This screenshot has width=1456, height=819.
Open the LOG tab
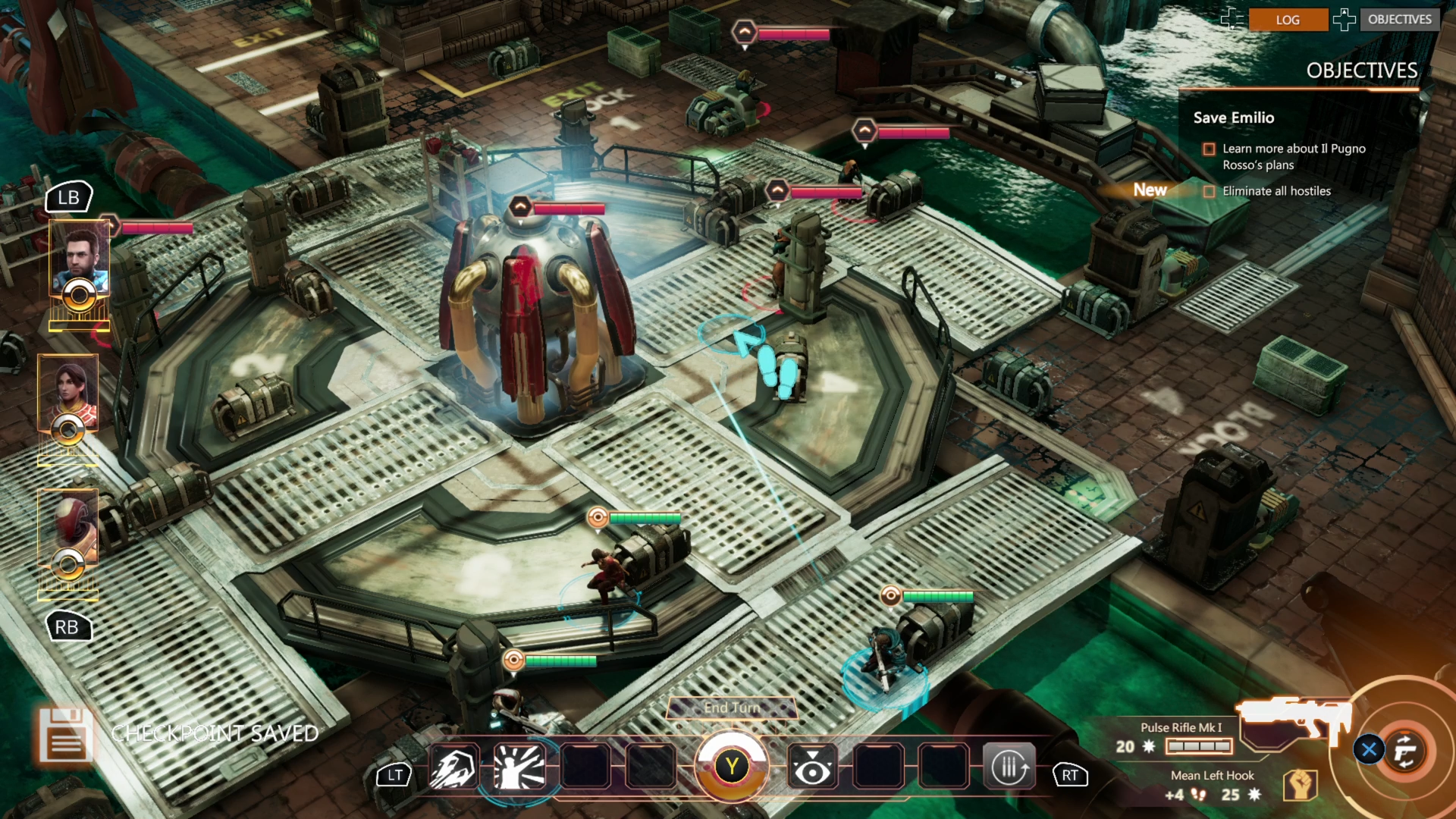1288,20
